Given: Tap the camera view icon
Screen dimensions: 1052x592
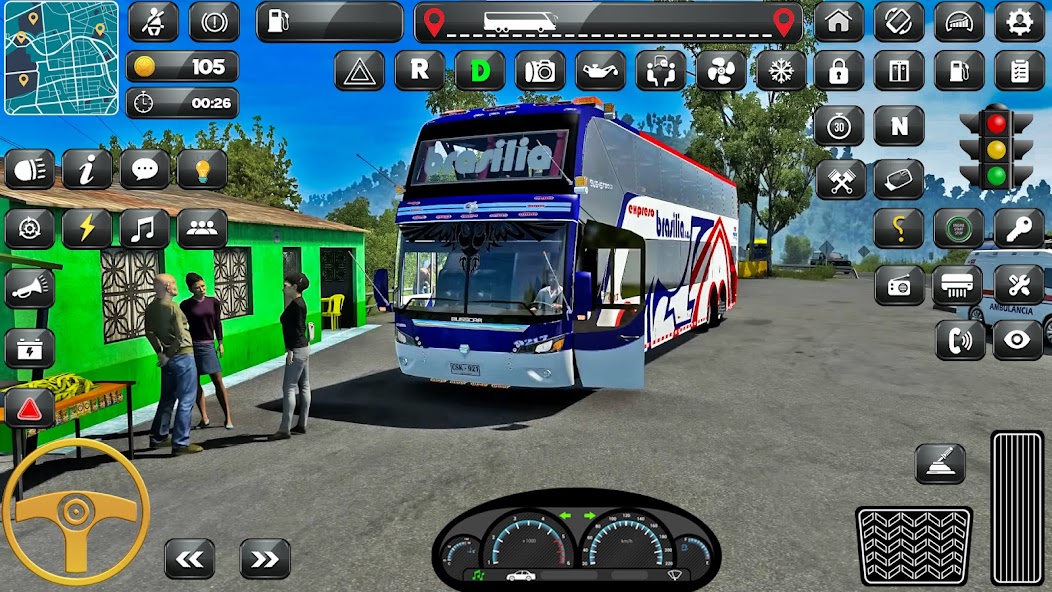Looking at the screenshot, I should click(x=540, y=70).
